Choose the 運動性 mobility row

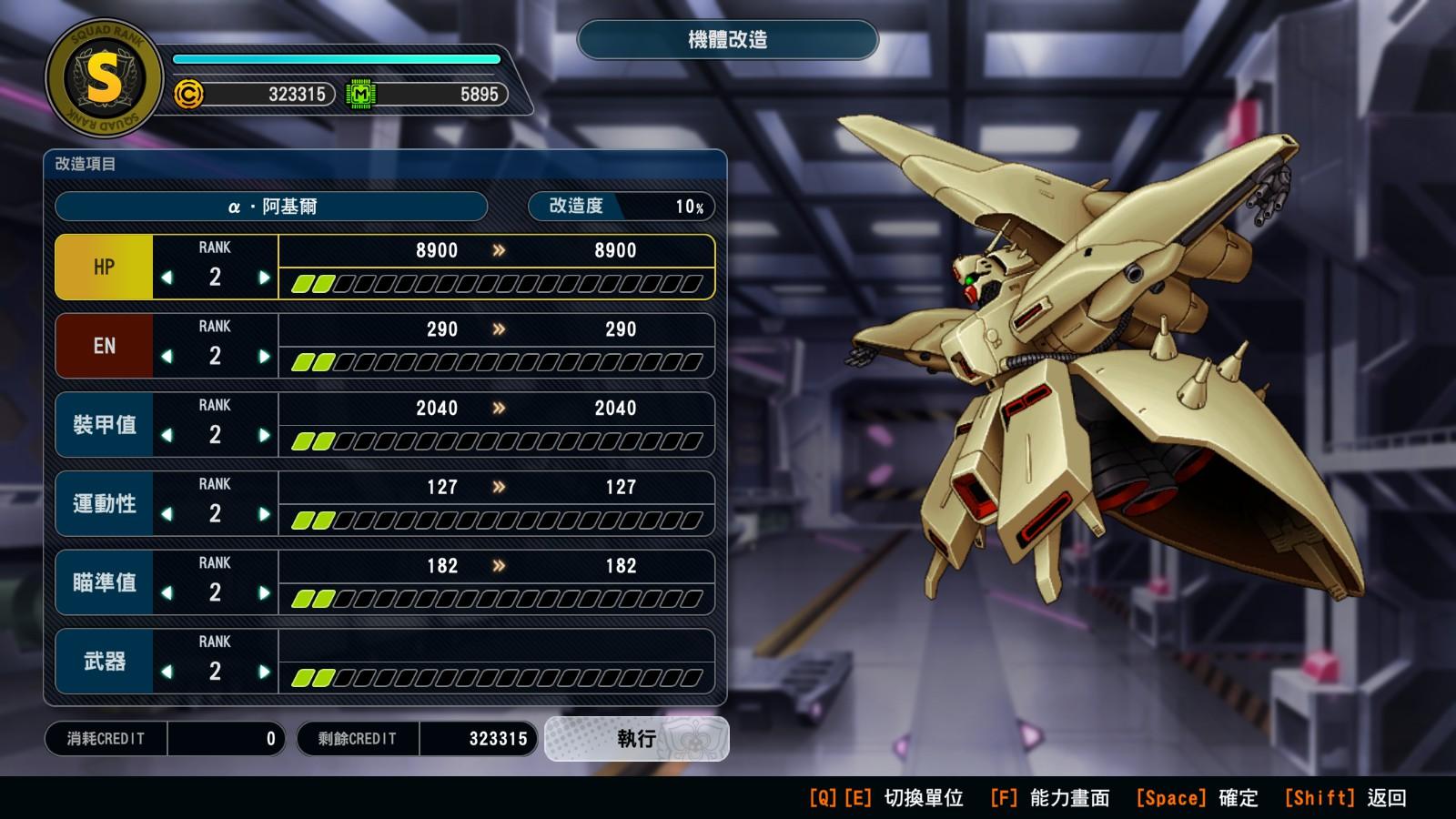point(104,503)
